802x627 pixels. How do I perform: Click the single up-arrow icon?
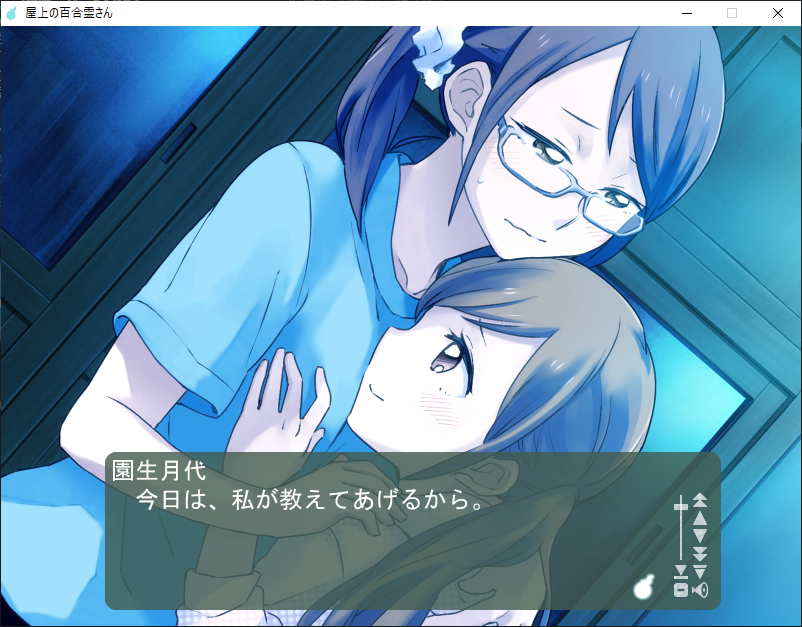click(x=700, y=517)
